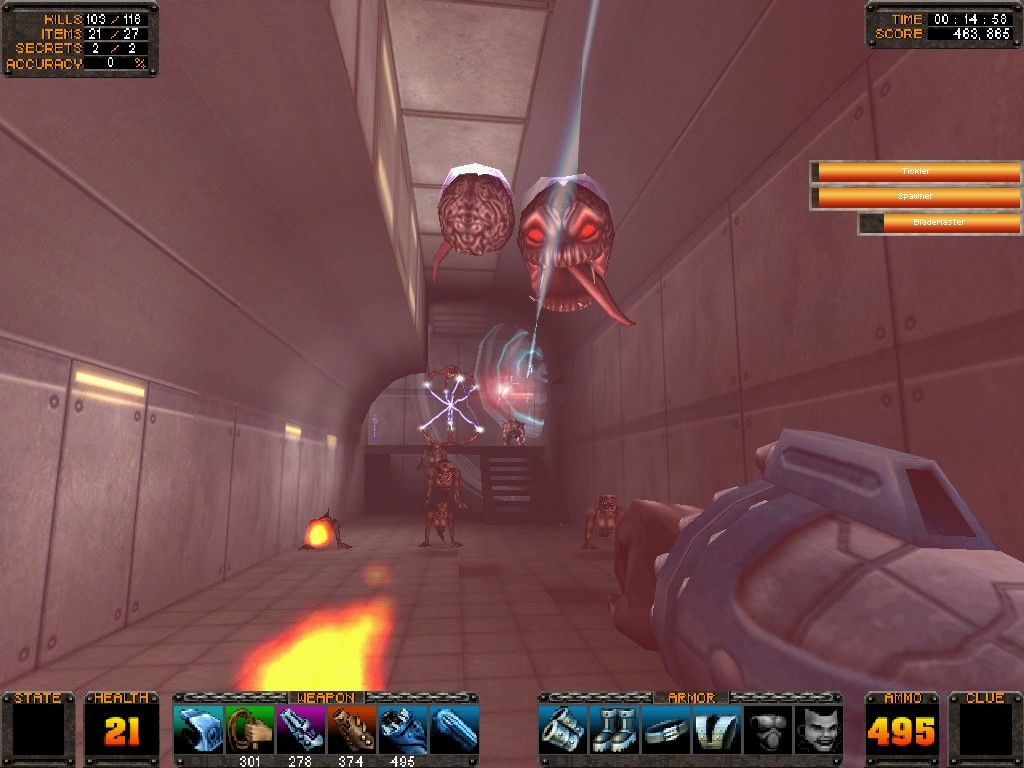Select the V-shaped chest armor icon
The height and width of the screenshot is (768, 1024).
716,730
